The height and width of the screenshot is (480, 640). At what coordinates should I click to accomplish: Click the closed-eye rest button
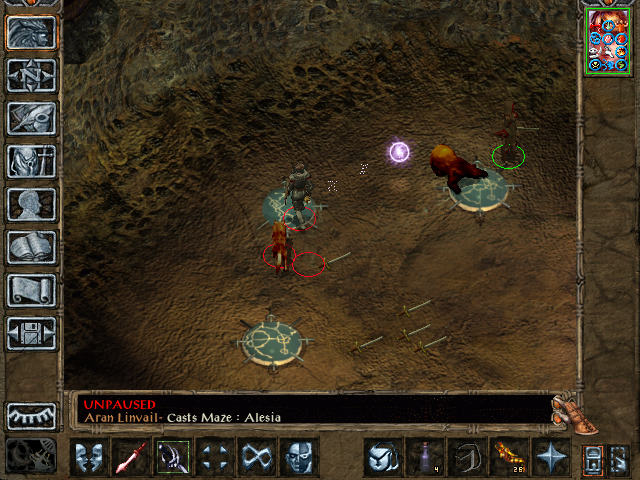point(31,415)
